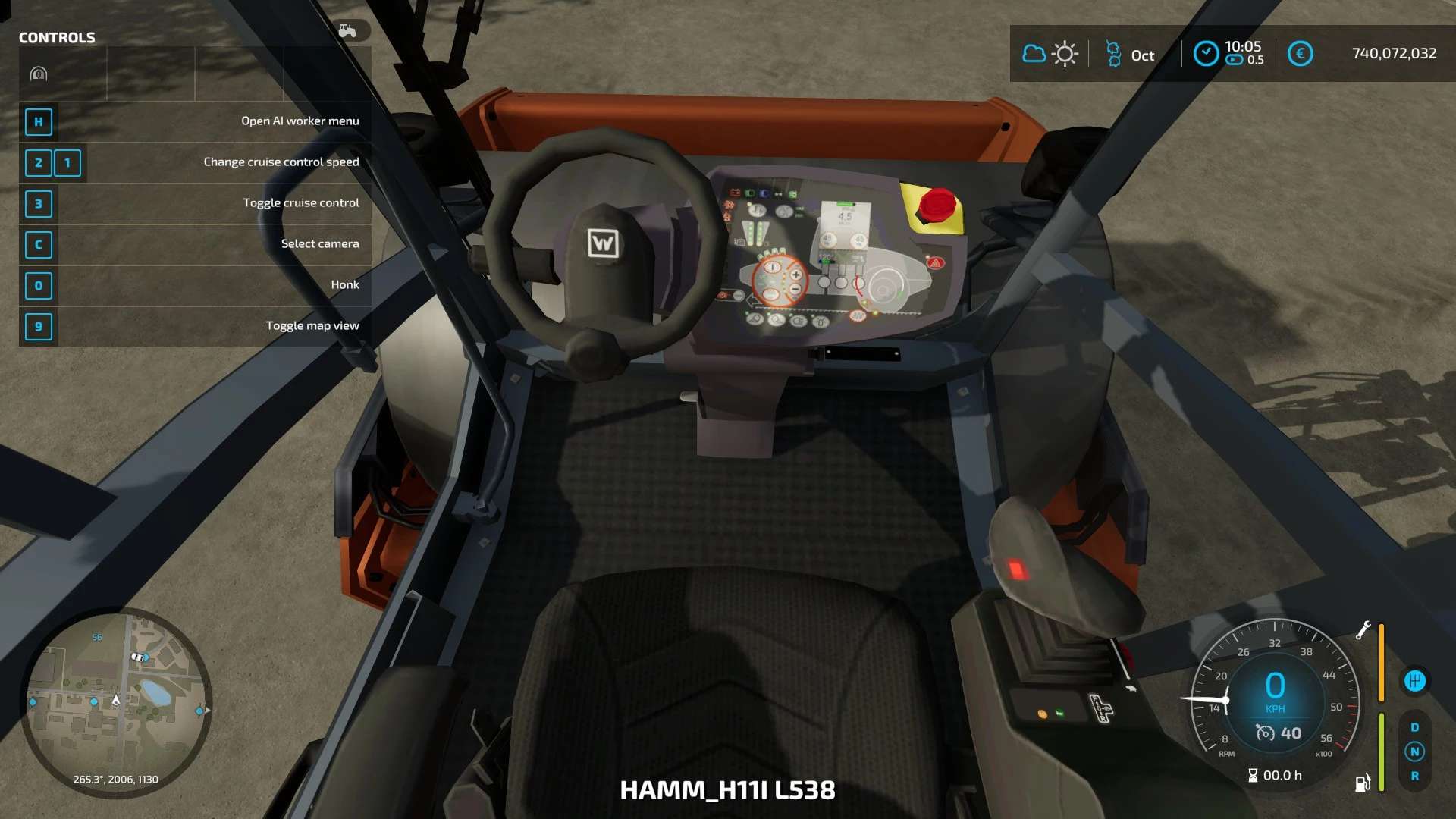This screenshot has height=819, width=1456.
Task: Select the Drive (D) gear indicator
Action: pyautogui.click(x=1414, y=727)
